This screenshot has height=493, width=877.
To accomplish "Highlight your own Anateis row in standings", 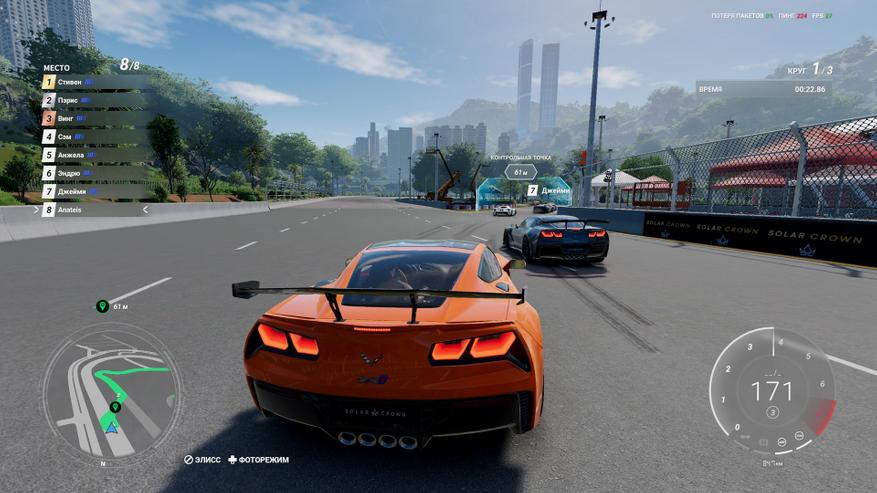I will [x=92, y=210].
